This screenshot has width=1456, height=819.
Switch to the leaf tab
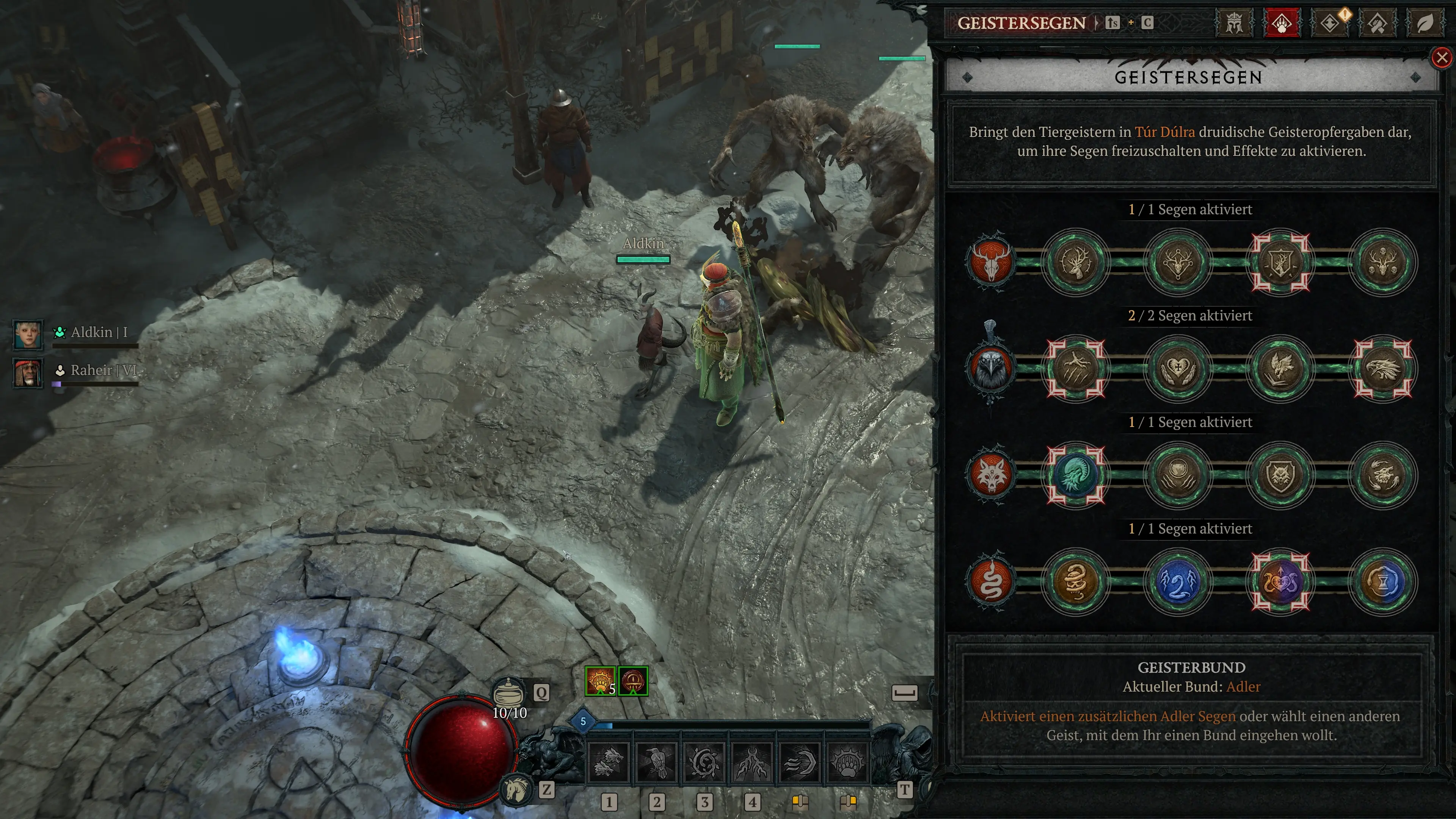point(1425,24)
